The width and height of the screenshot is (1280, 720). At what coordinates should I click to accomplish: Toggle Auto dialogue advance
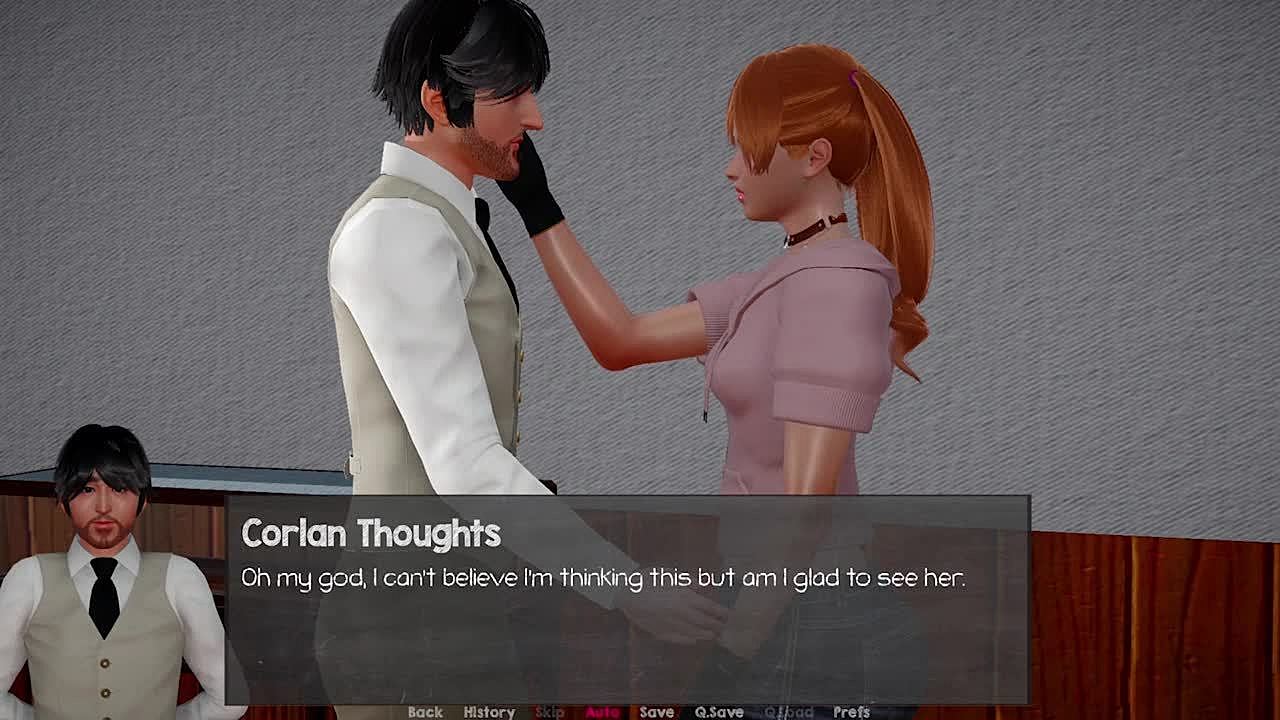(x=602, y=712)
